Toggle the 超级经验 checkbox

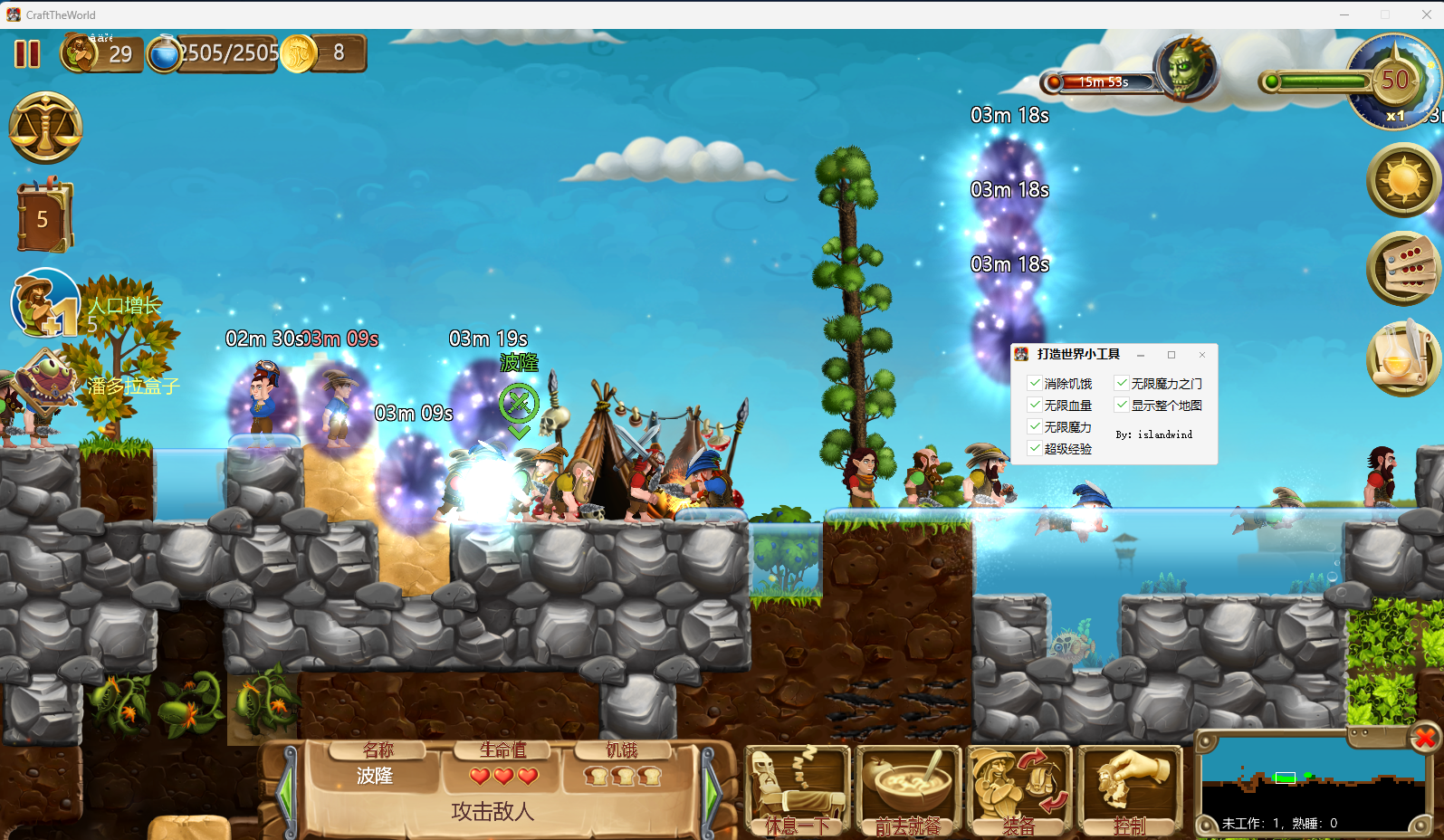(x=1035, y=448)
